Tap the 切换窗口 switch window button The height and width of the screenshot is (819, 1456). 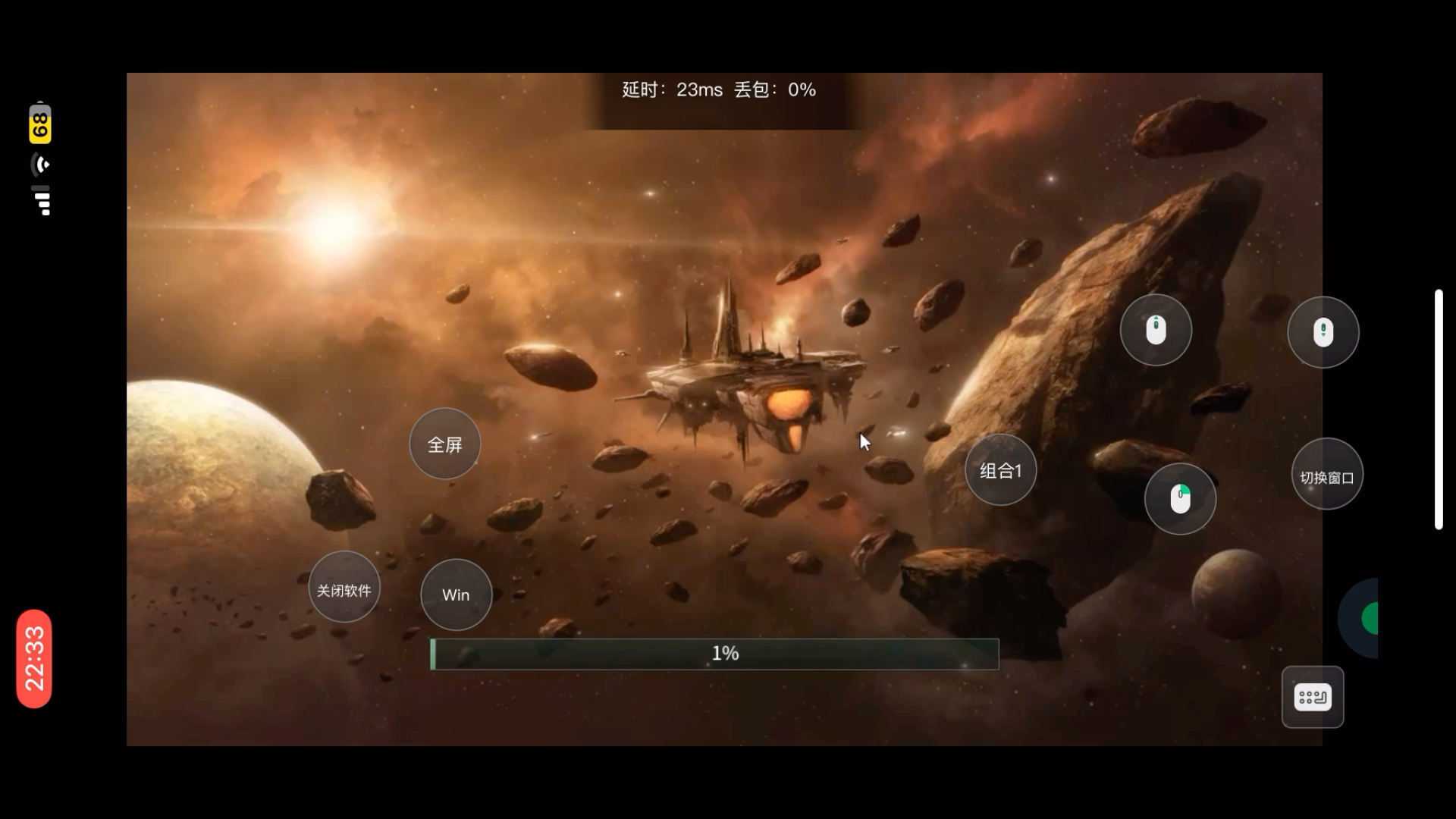coord(1326,477)
